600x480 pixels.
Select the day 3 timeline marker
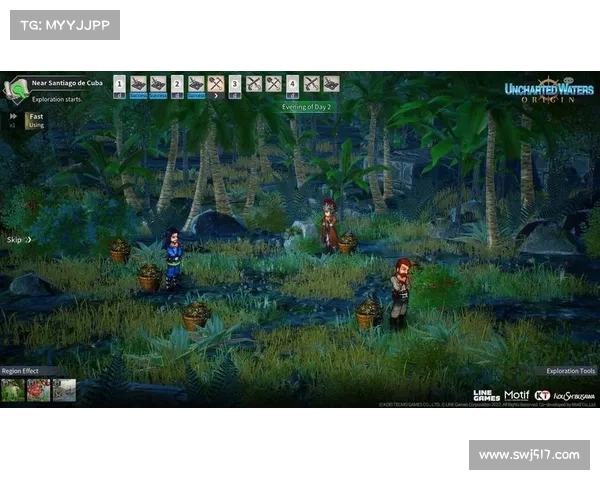(235, 84)
